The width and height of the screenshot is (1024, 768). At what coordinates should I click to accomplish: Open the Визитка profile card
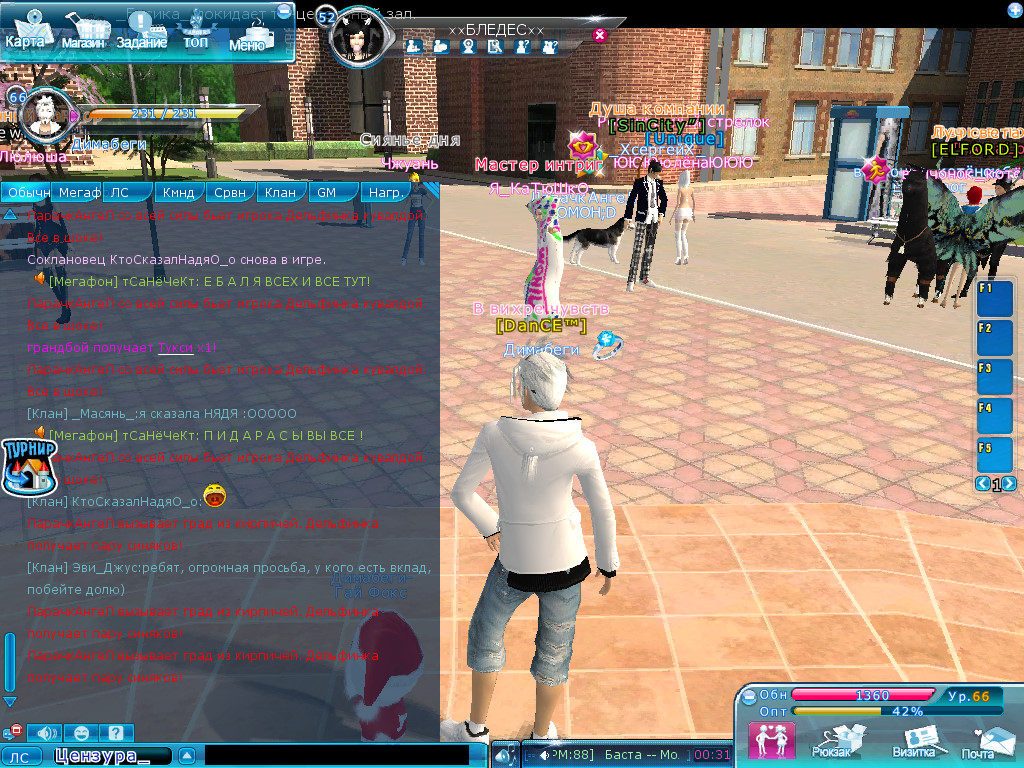[914, 741]
